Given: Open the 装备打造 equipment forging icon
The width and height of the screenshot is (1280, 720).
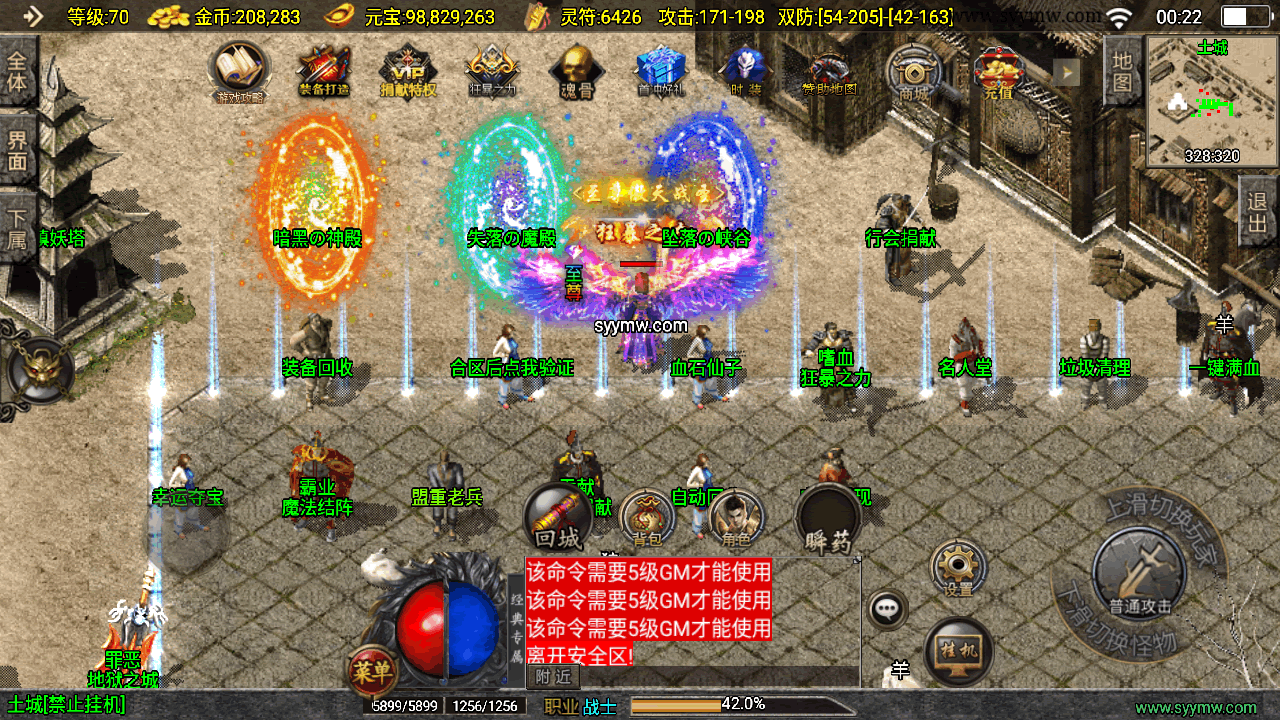Looking at the screenshot, I should 323,70.
